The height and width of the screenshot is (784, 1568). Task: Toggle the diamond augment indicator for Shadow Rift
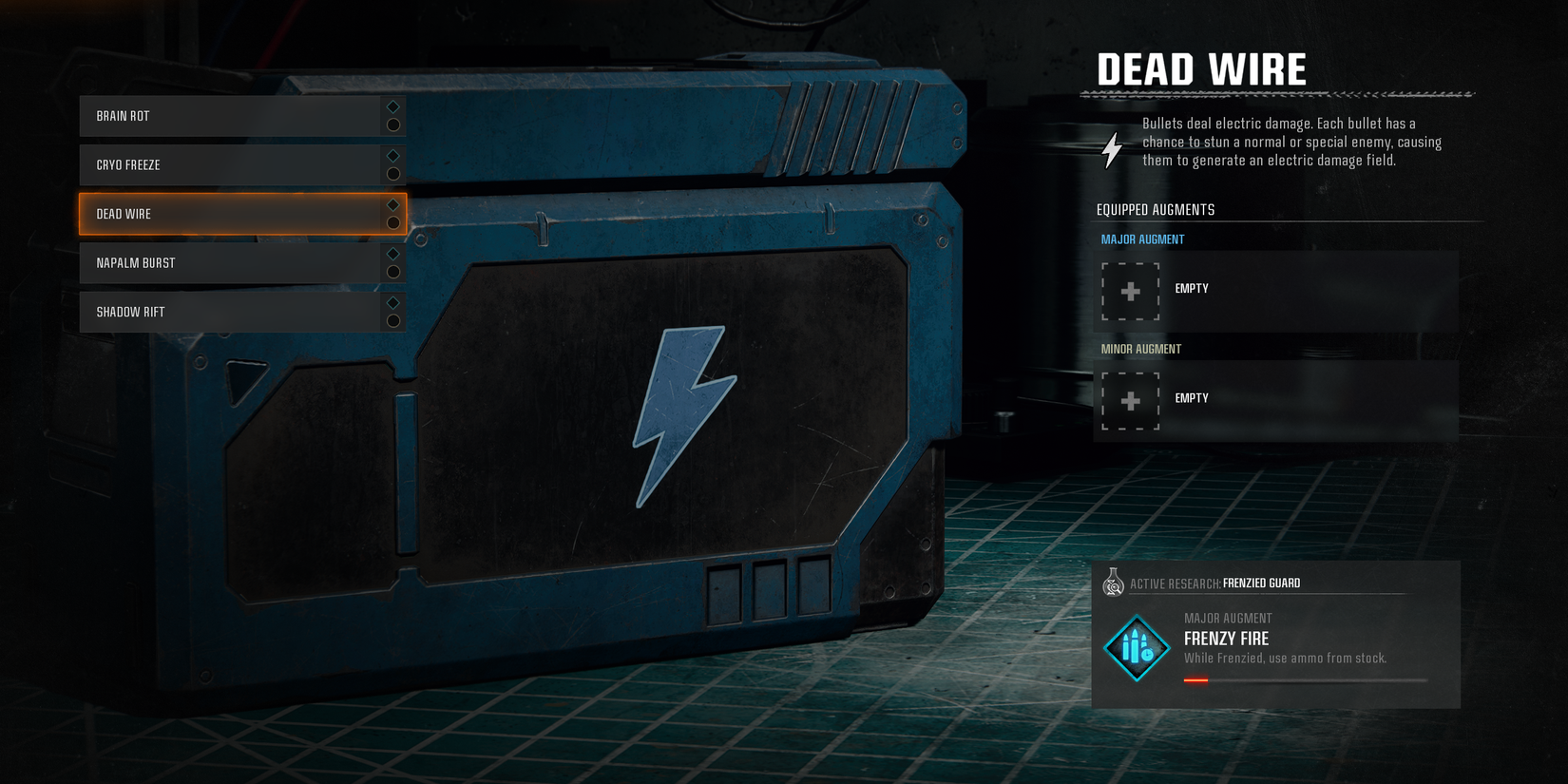coord(392,304)
